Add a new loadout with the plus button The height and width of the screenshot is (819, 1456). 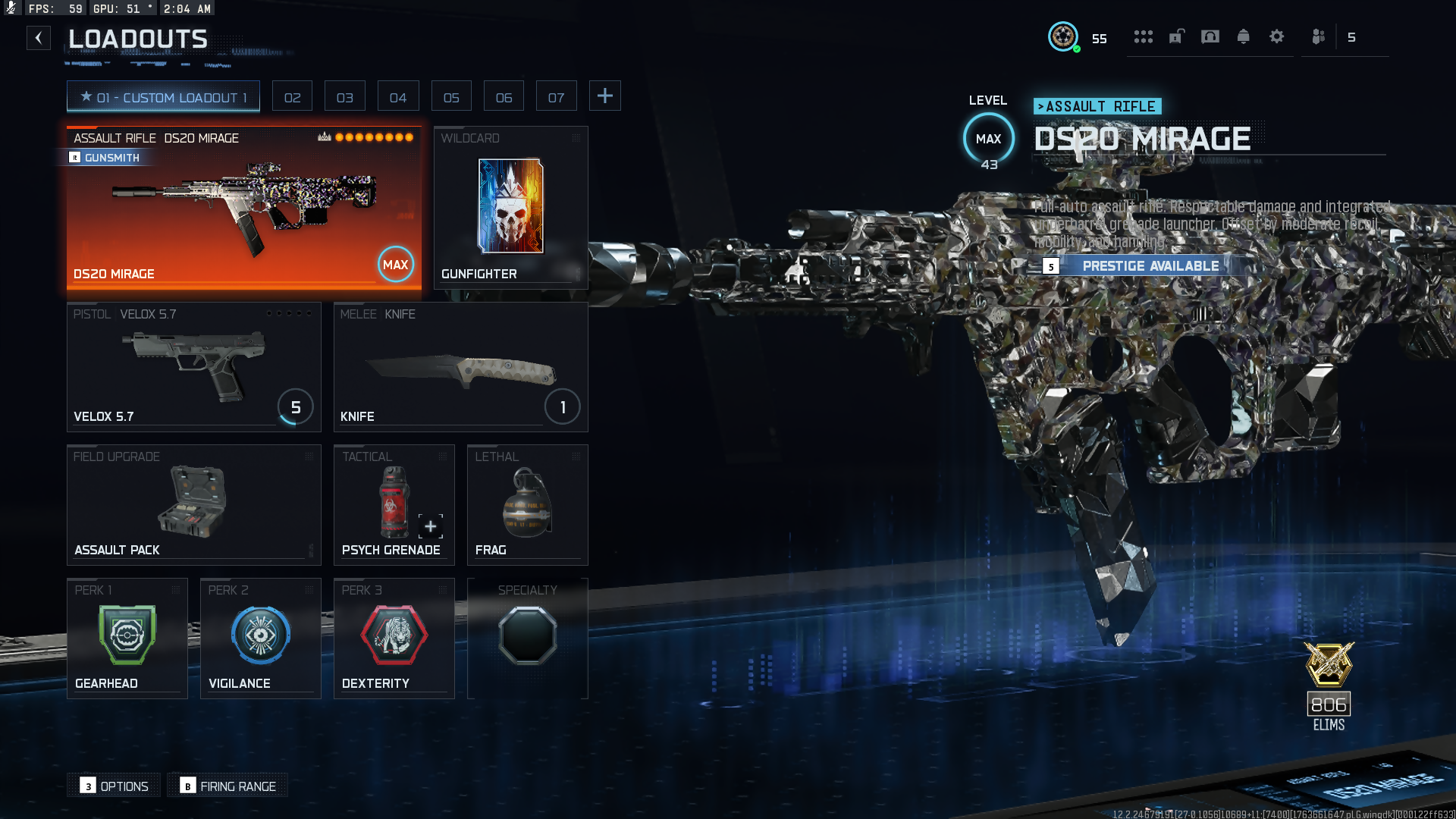(x=604, y=96)
